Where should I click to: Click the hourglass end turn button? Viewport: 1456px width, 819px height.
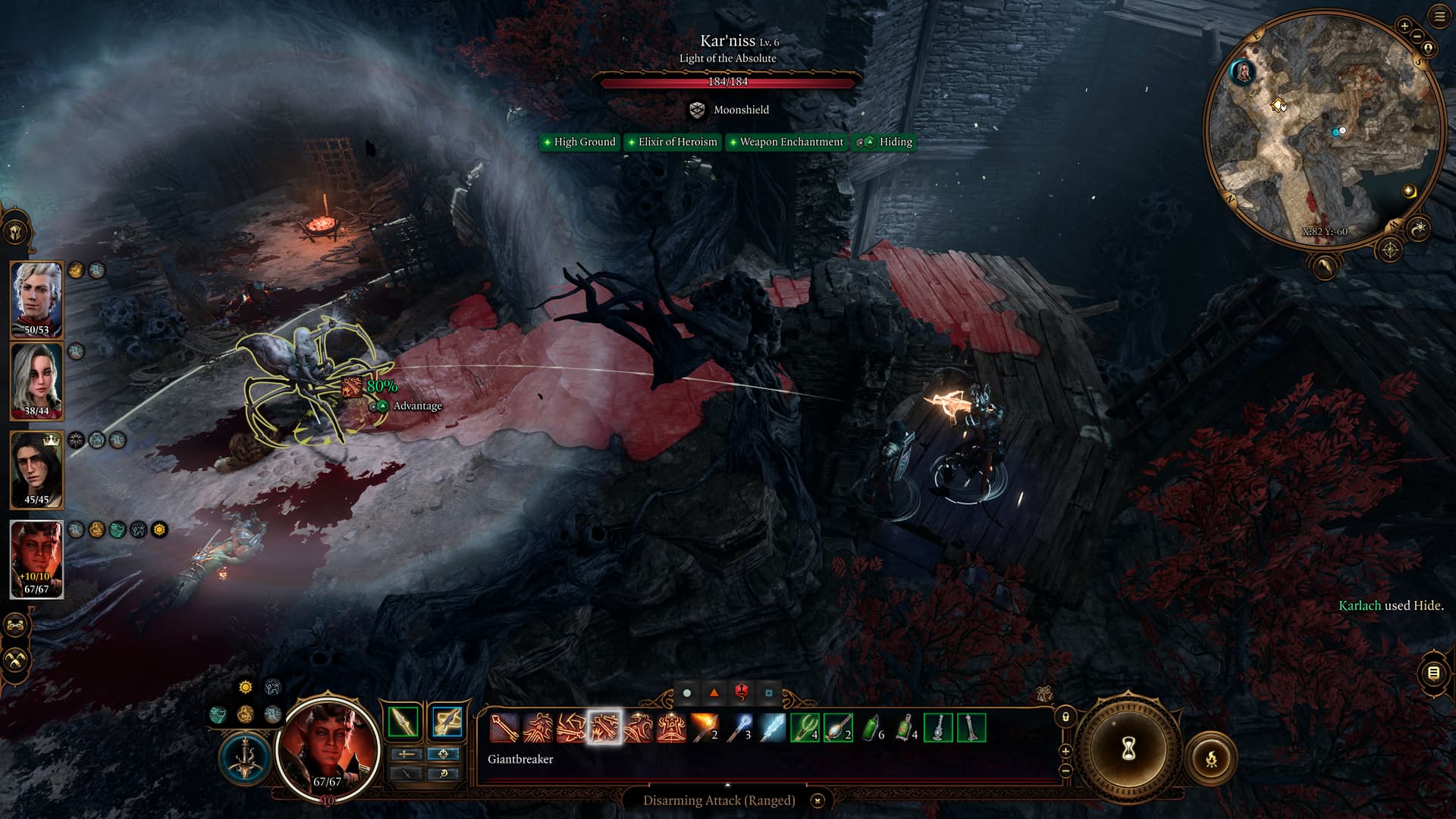1128,750
